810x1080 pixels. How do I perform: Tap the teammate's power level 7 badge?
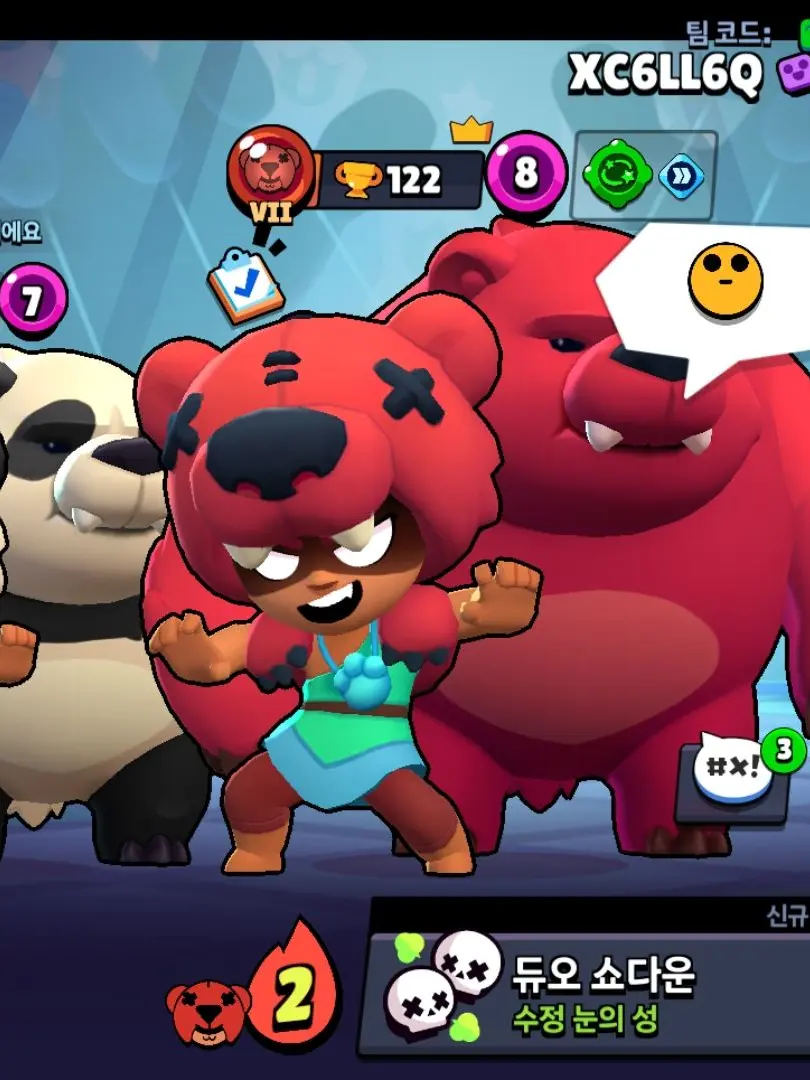(32, 299)
